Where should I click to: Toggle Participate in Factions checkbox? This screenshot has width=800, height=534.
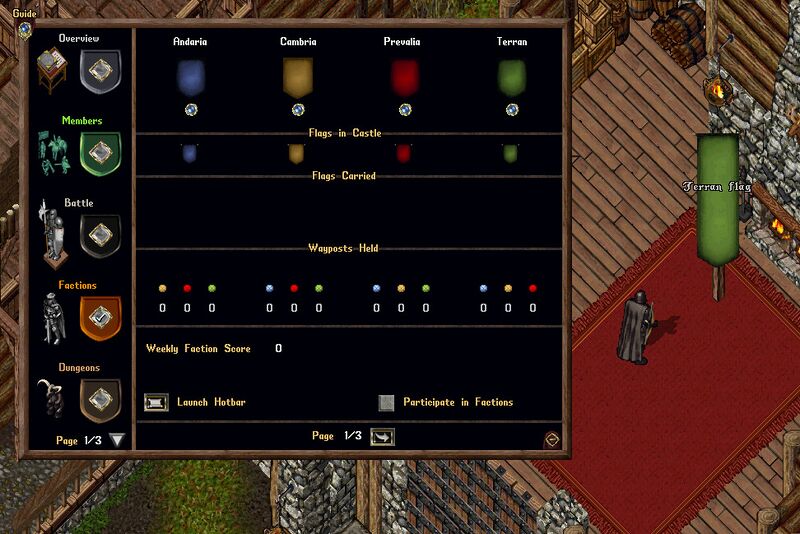(x=386, y=403)
